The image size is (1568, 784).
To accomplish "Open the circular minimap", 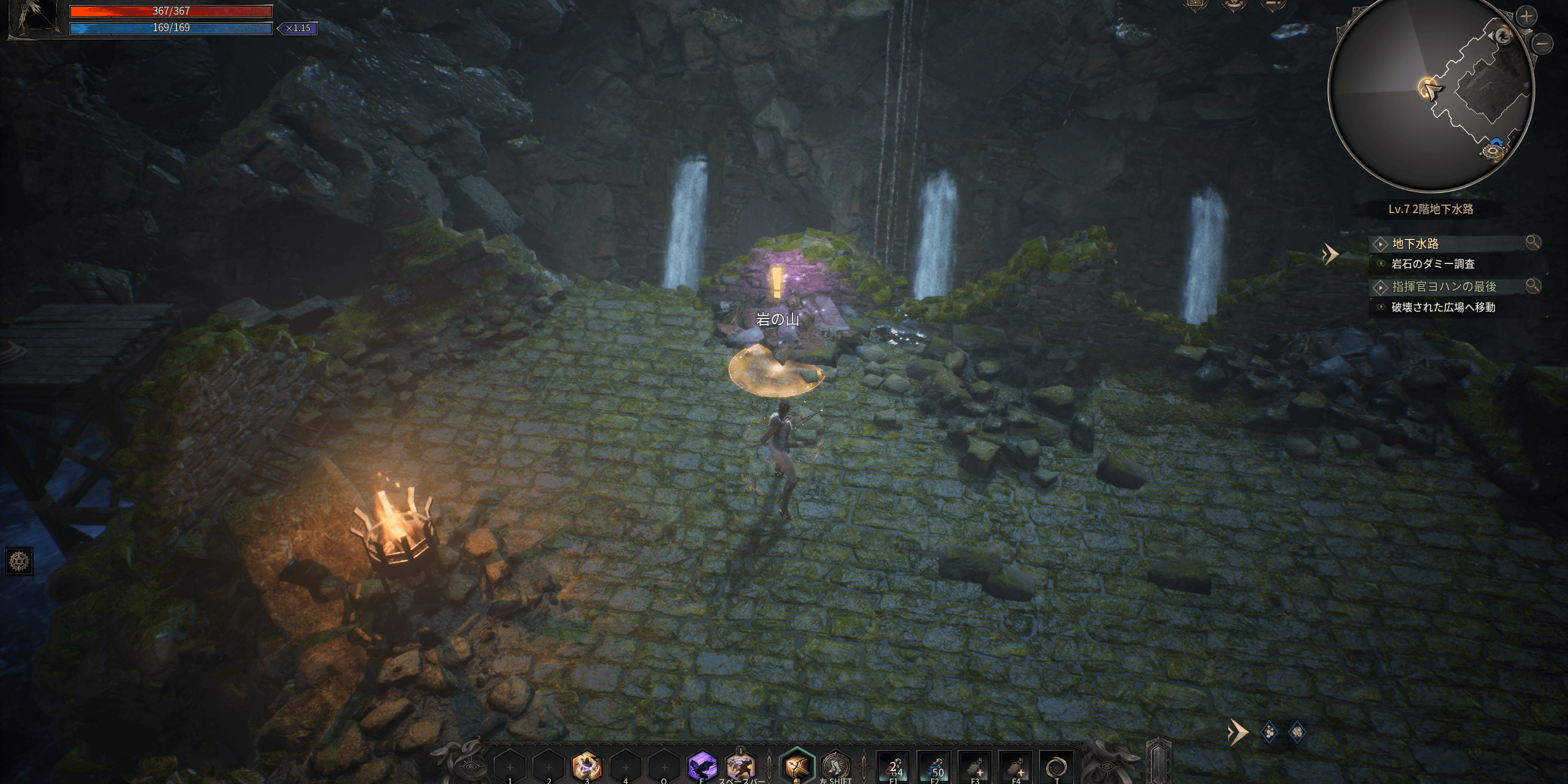I will click(1431, 92).
